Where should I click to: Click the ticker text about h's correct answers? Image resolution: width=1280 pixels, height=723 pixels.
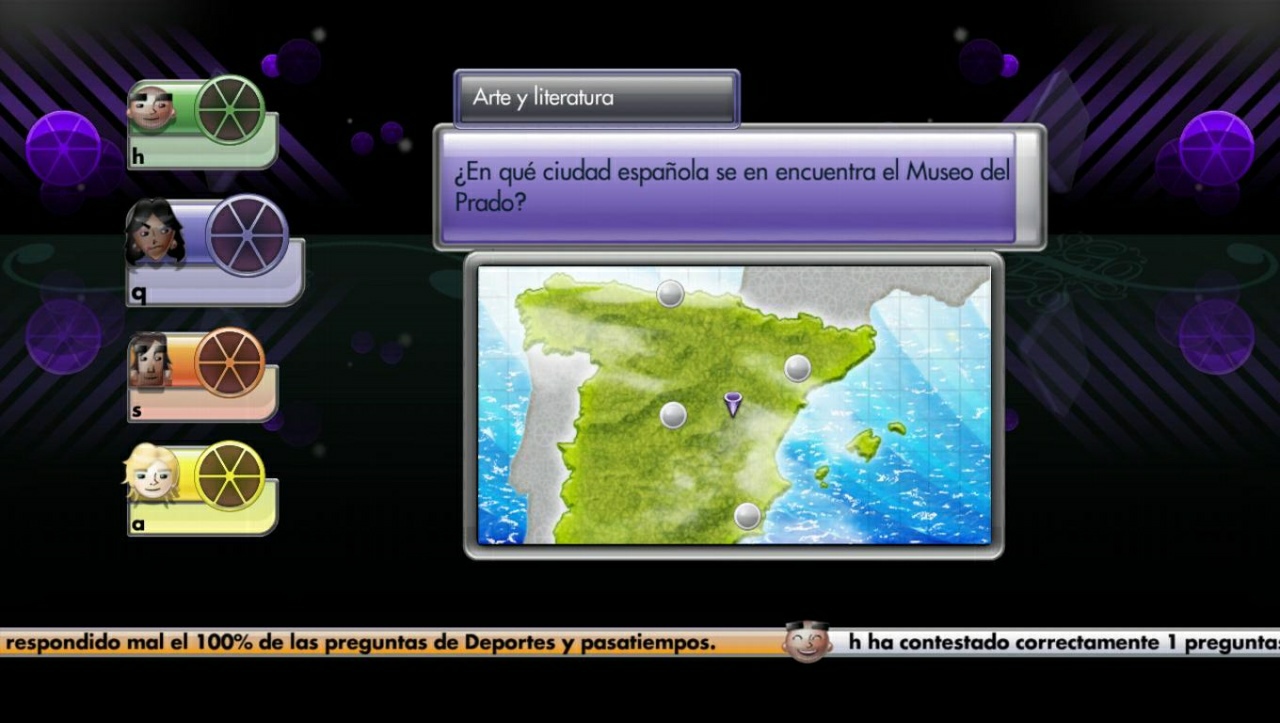(x=1060, y=643)
